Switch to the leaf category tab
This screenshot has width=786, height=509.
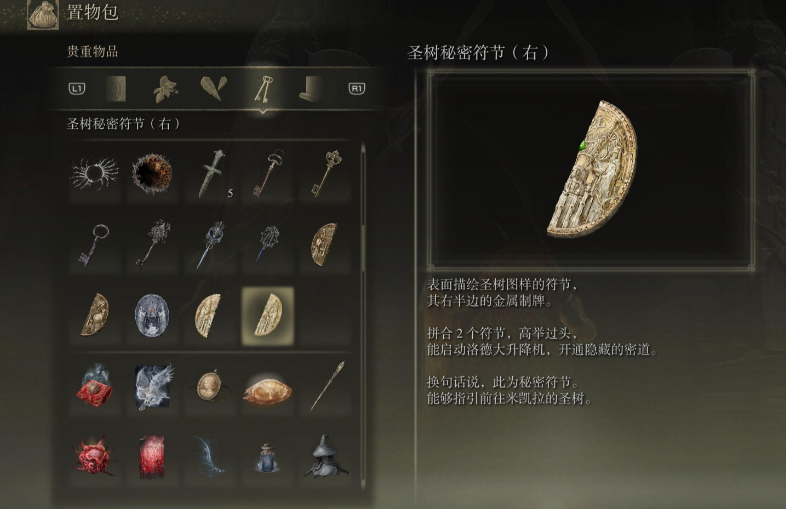click(x=165, y=89)
